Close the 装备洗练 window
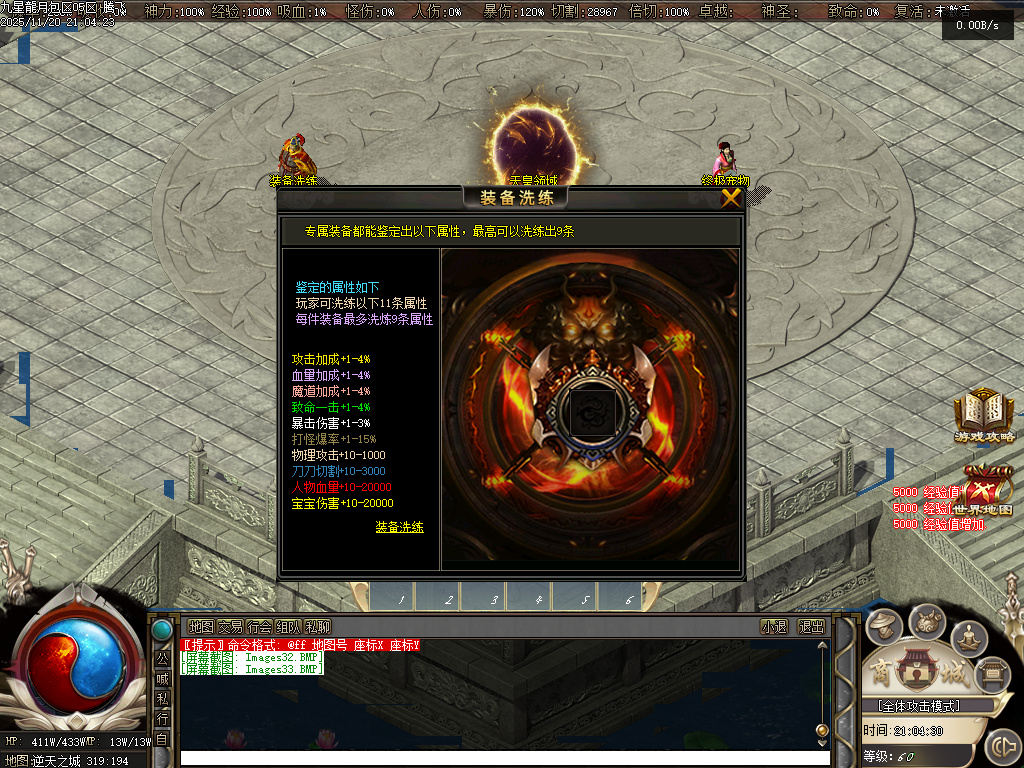The width and height of the screenshot is (1024, 768). click(x=731, y=197)
